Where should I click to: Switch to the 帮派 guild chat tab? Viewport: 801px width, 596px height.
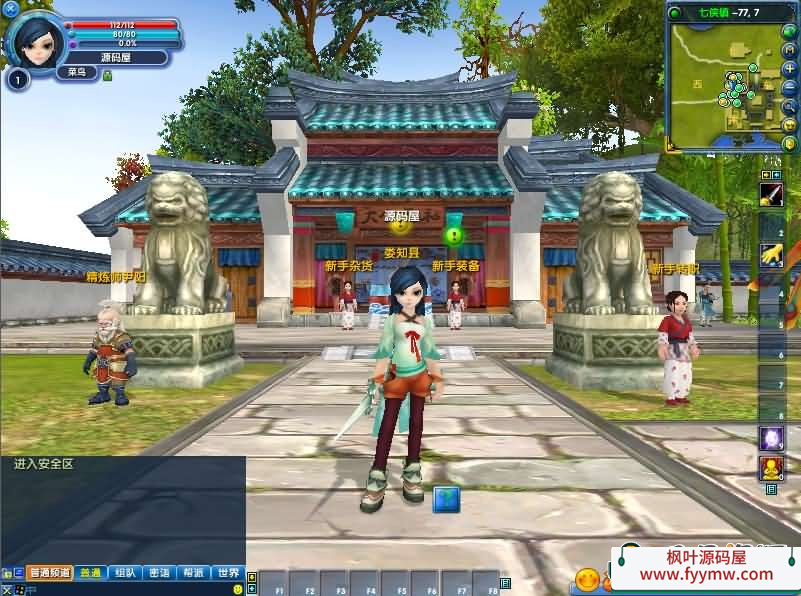click(193, 573)
